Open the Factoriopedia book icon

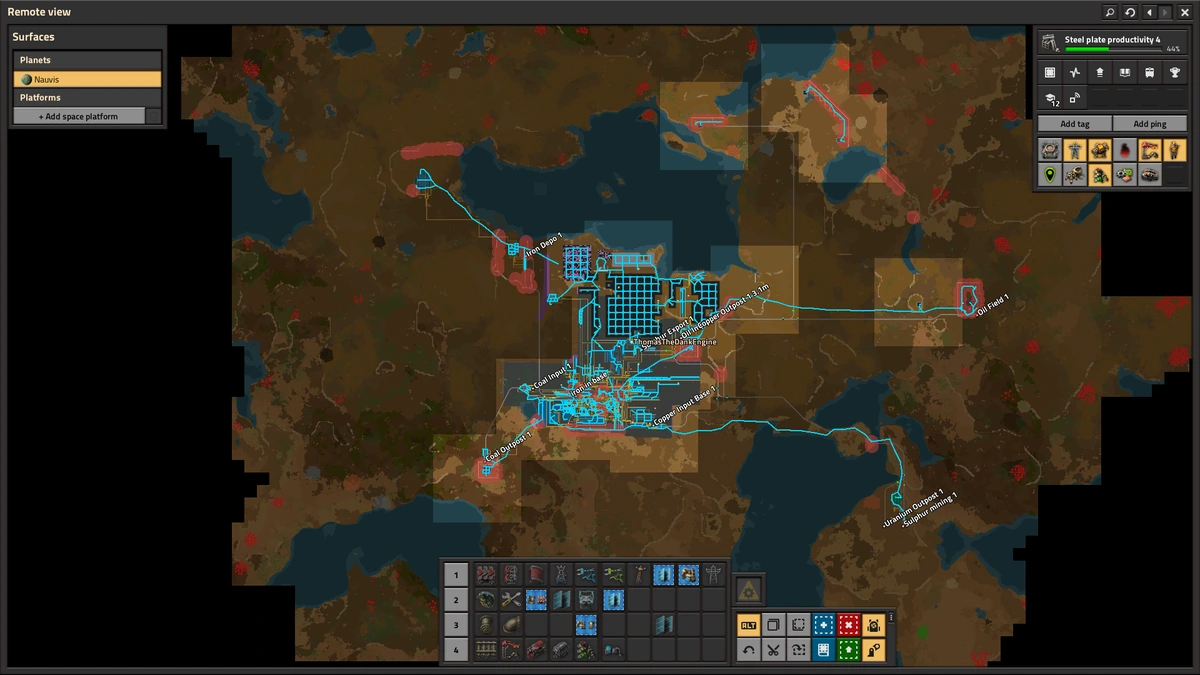1125,73
